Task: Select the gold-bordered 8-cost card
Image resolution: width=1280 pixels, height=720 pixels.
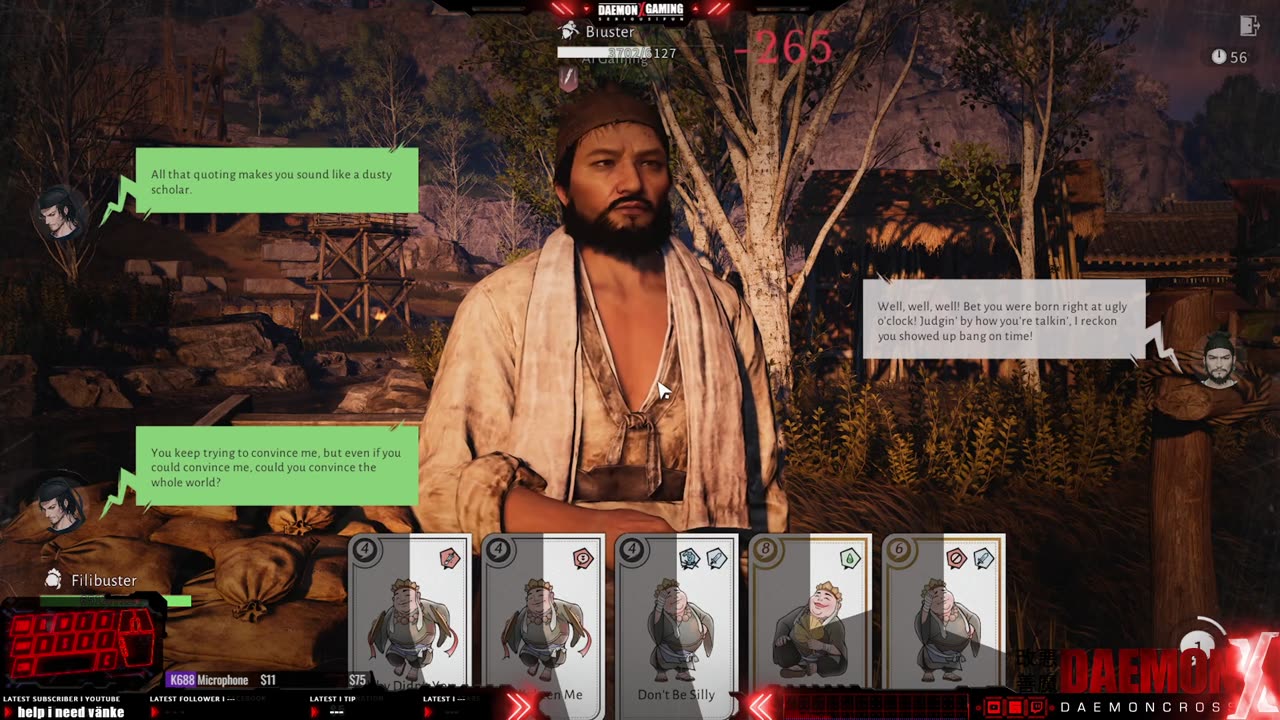Action: click(x=810, y=620)
